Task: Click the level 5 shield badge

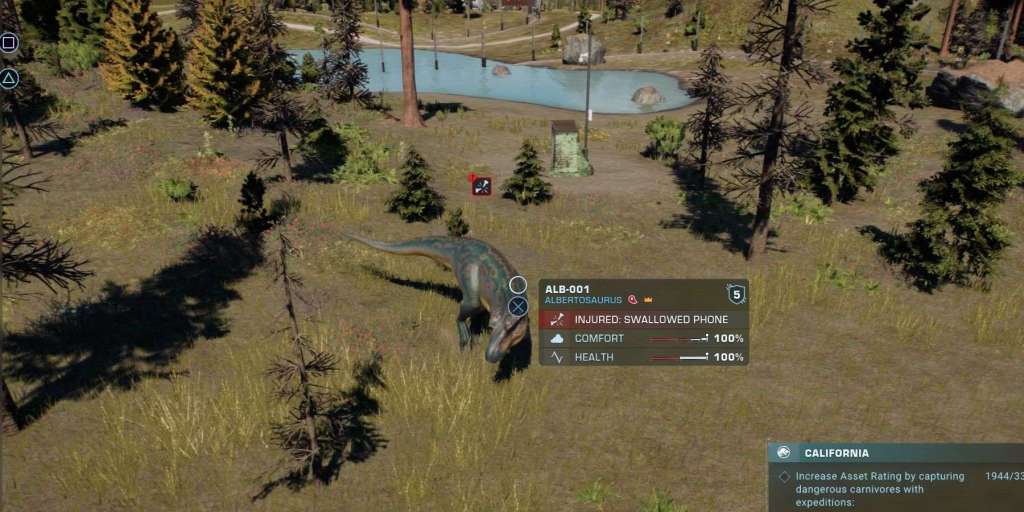Action: tap(736, 293)
